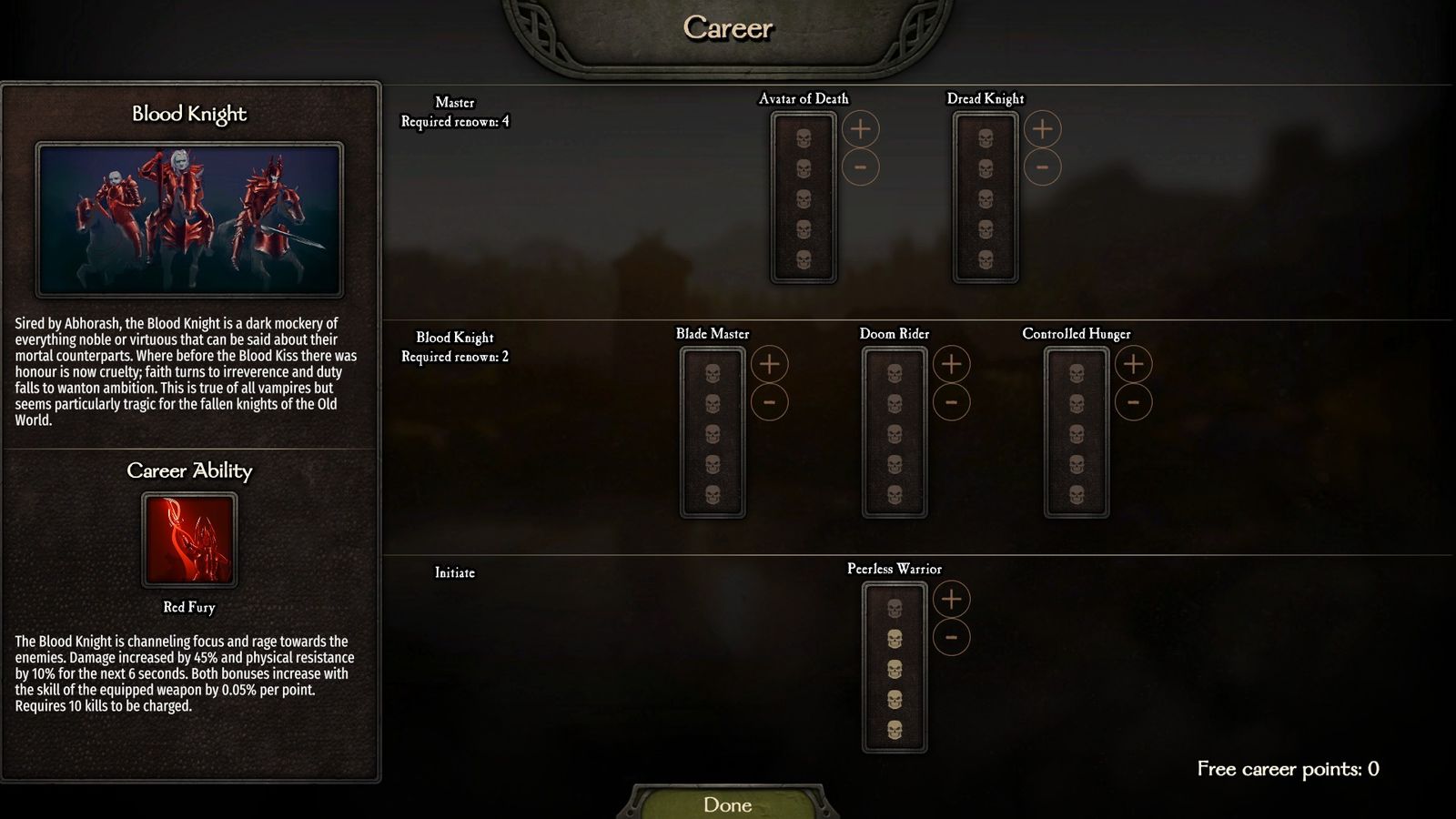The height and width of the screenshot is (819, 1456).
Task: Add a point to Controlled Hunger
Action: [1133, 364]
